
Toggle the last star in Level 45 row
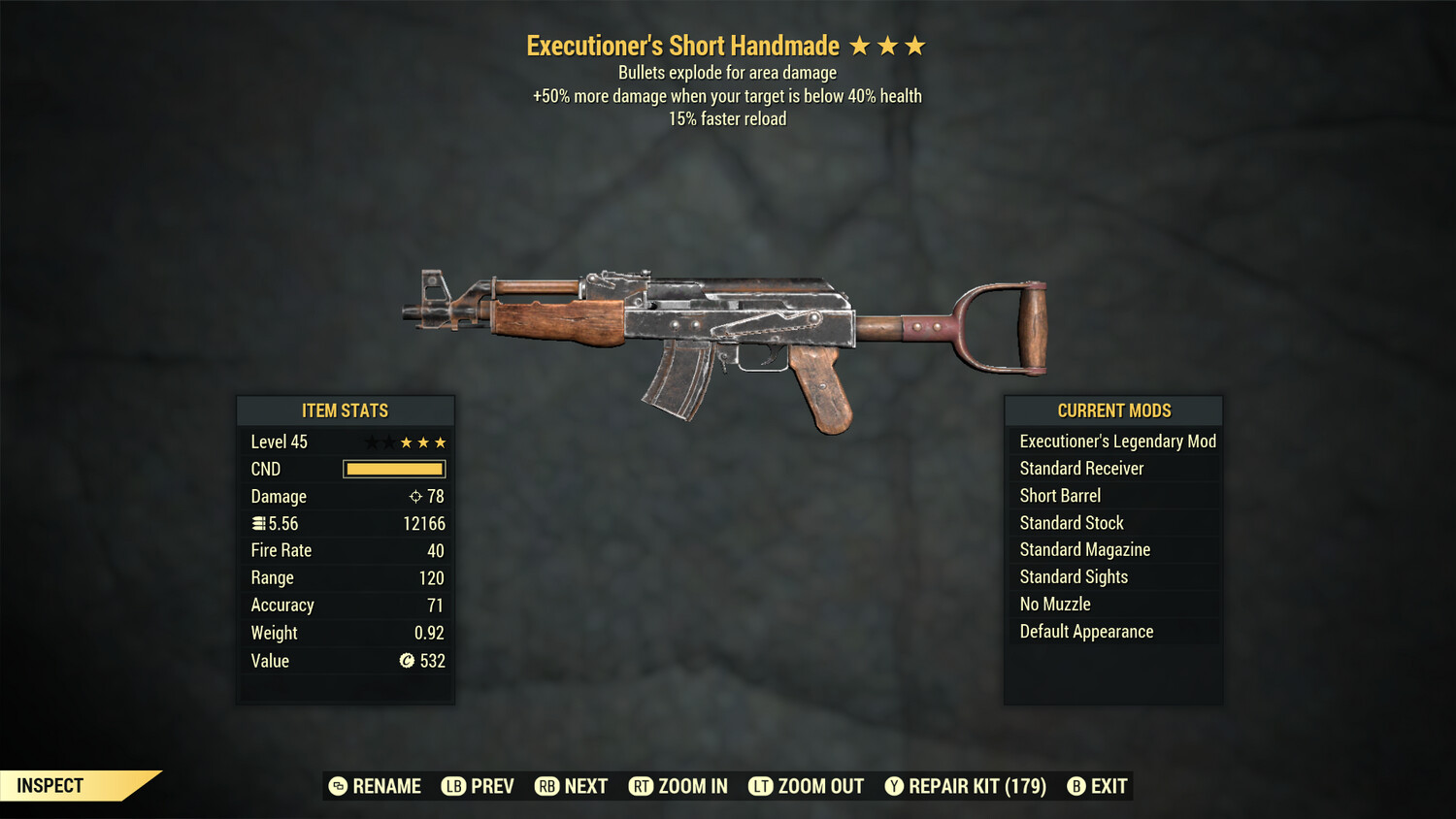coord(442,442)
